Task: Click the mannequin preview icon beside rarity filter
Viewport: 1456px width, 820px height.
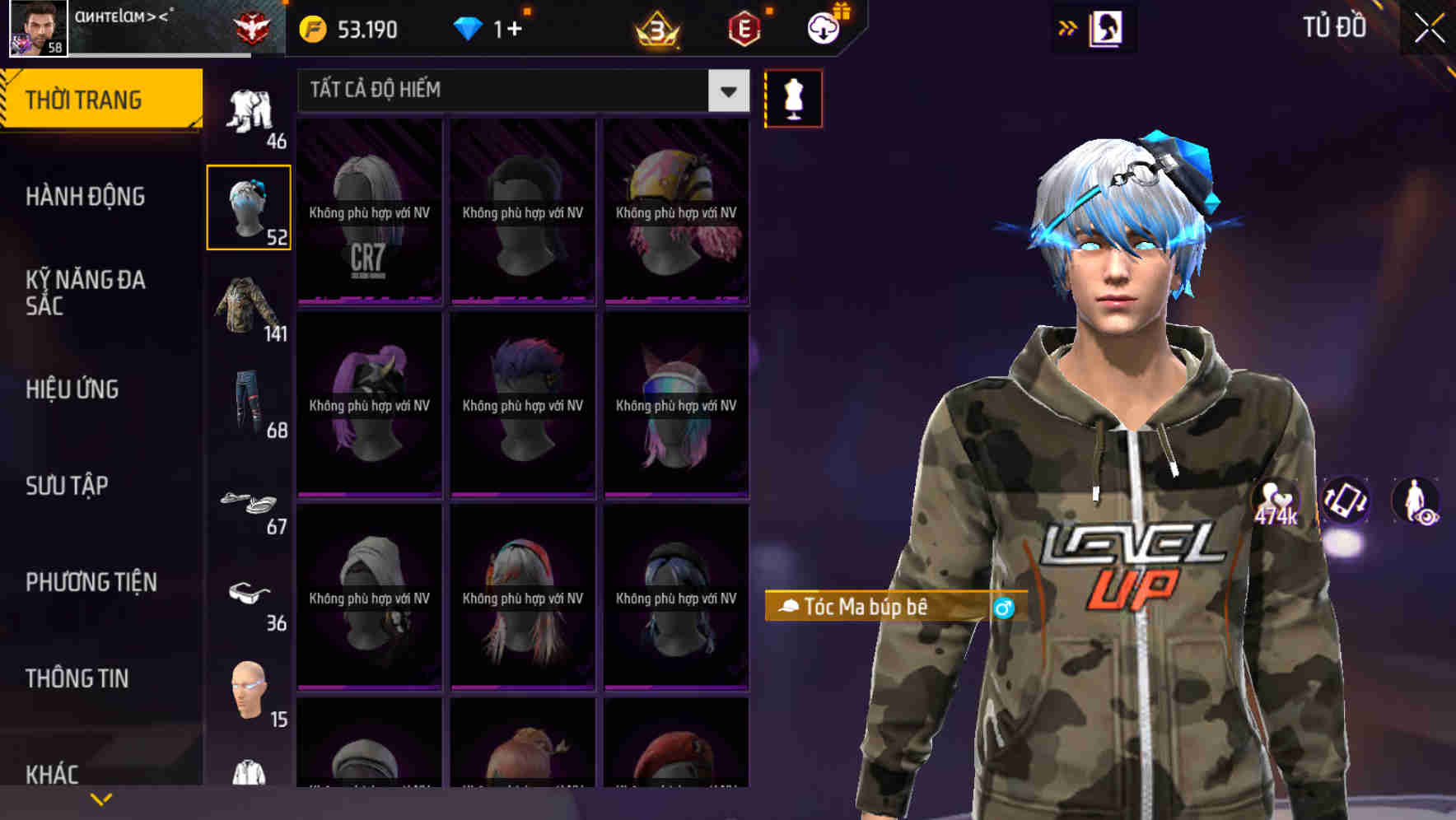Action: pyautogui.click(x=793, y=98)
